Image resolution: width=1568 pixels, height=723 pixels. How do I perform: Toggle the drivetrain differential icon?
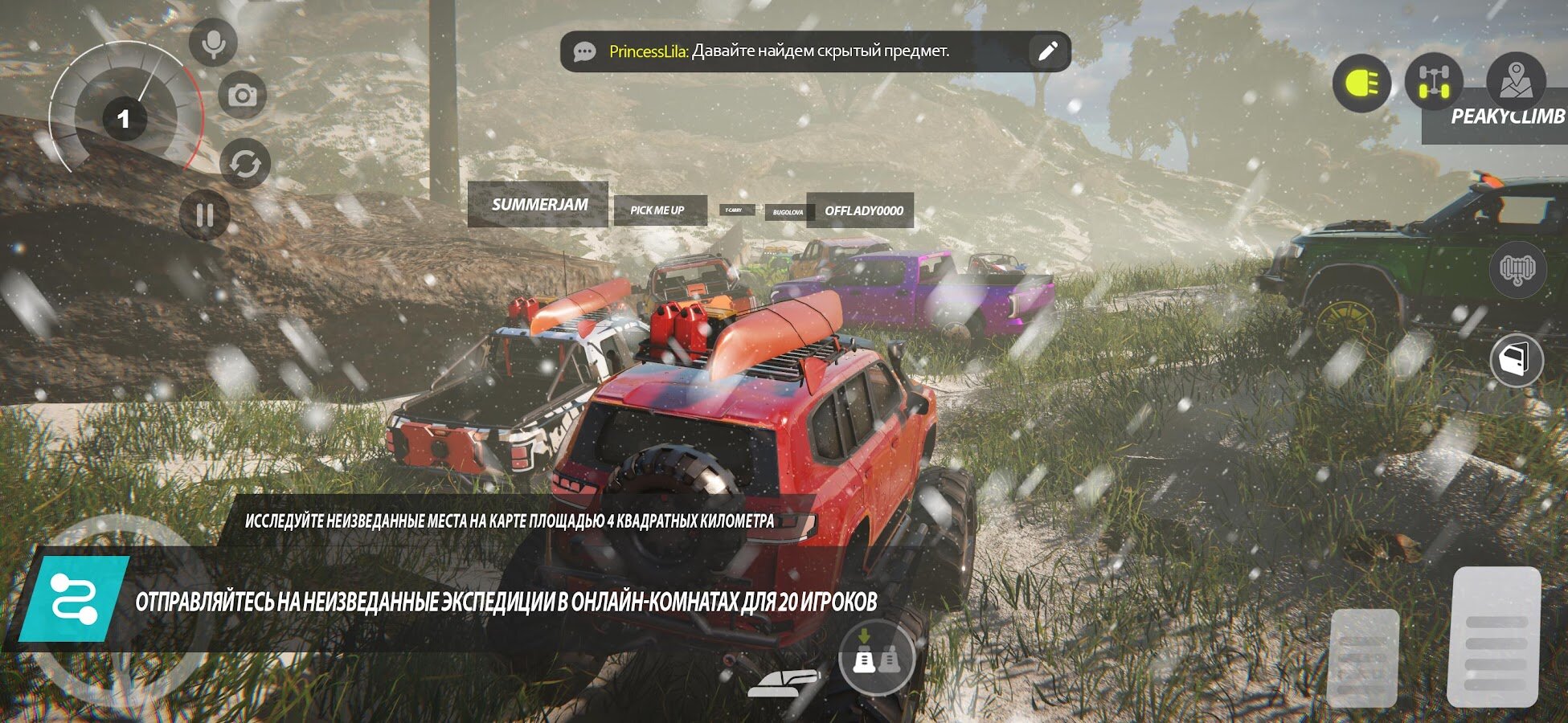coord(1433,84)
